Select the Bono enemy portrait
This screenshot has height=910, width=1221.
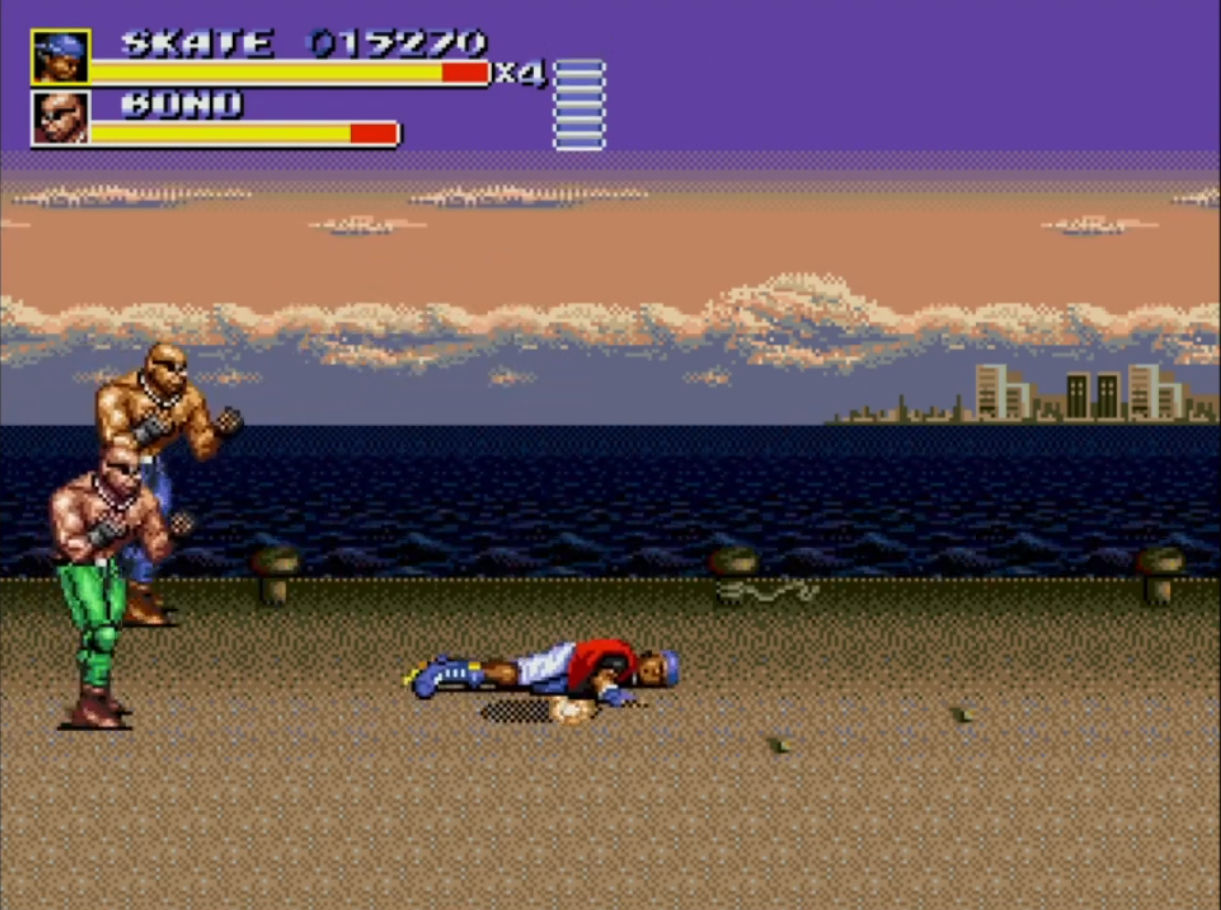pyautogui.click(x=60, y=118)
